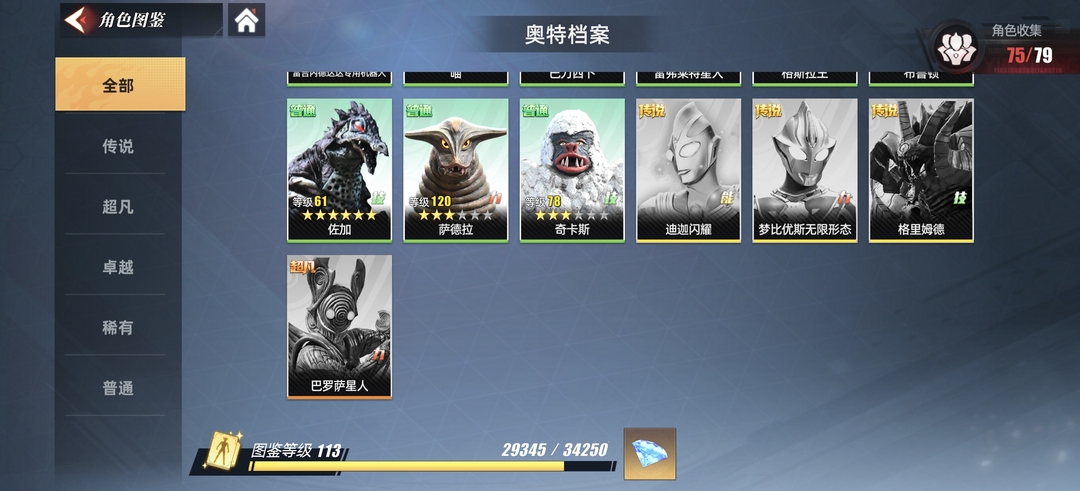Image resolution: width=1080 pixels, height=491 pixels.
Task: Go back from the 角色图鉴 screen
Action: pos(76,20)
